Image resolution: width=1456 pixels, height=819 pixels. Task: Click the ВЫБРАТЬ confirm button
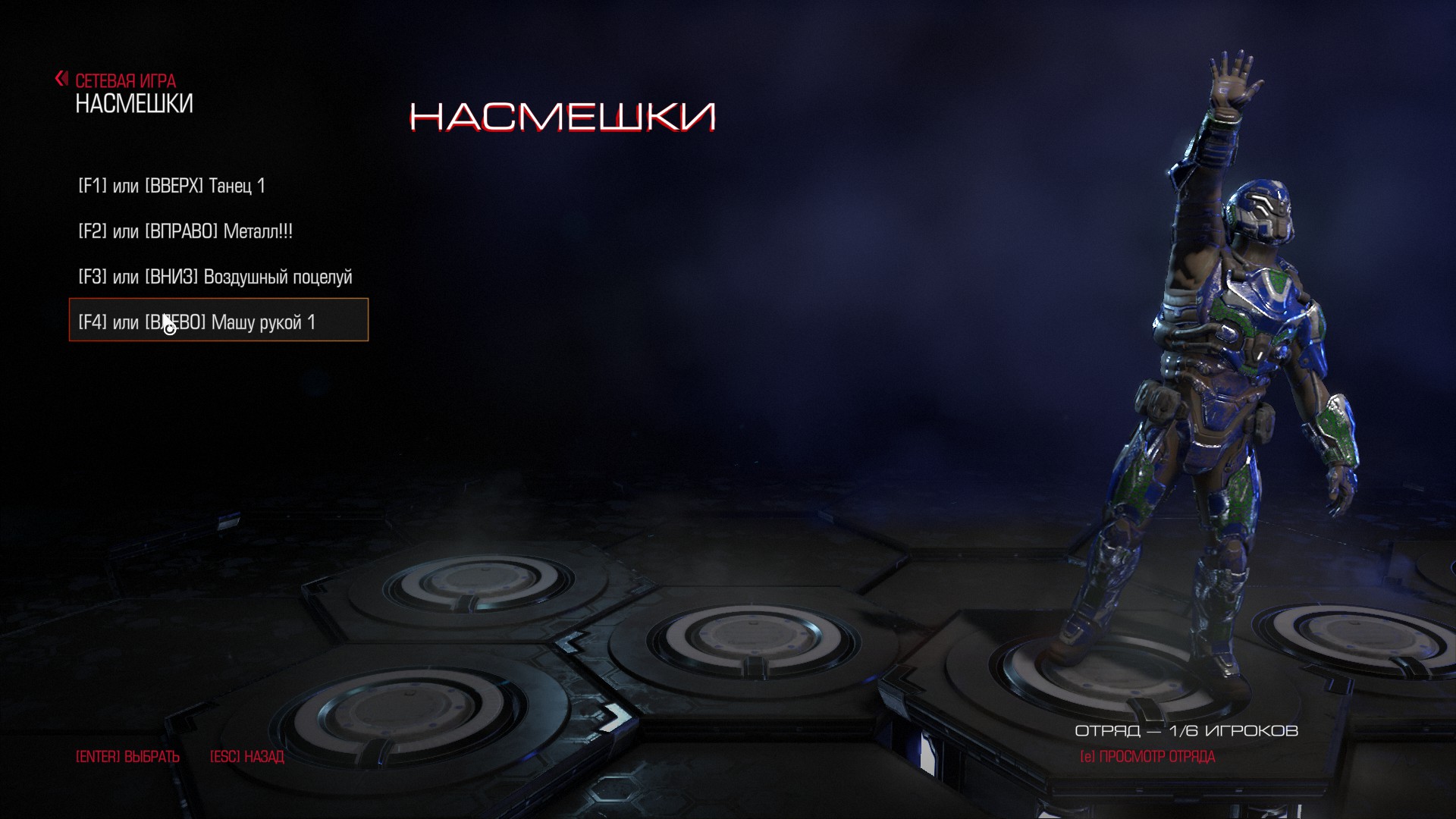pyautogui.click(x=127, y=757)
